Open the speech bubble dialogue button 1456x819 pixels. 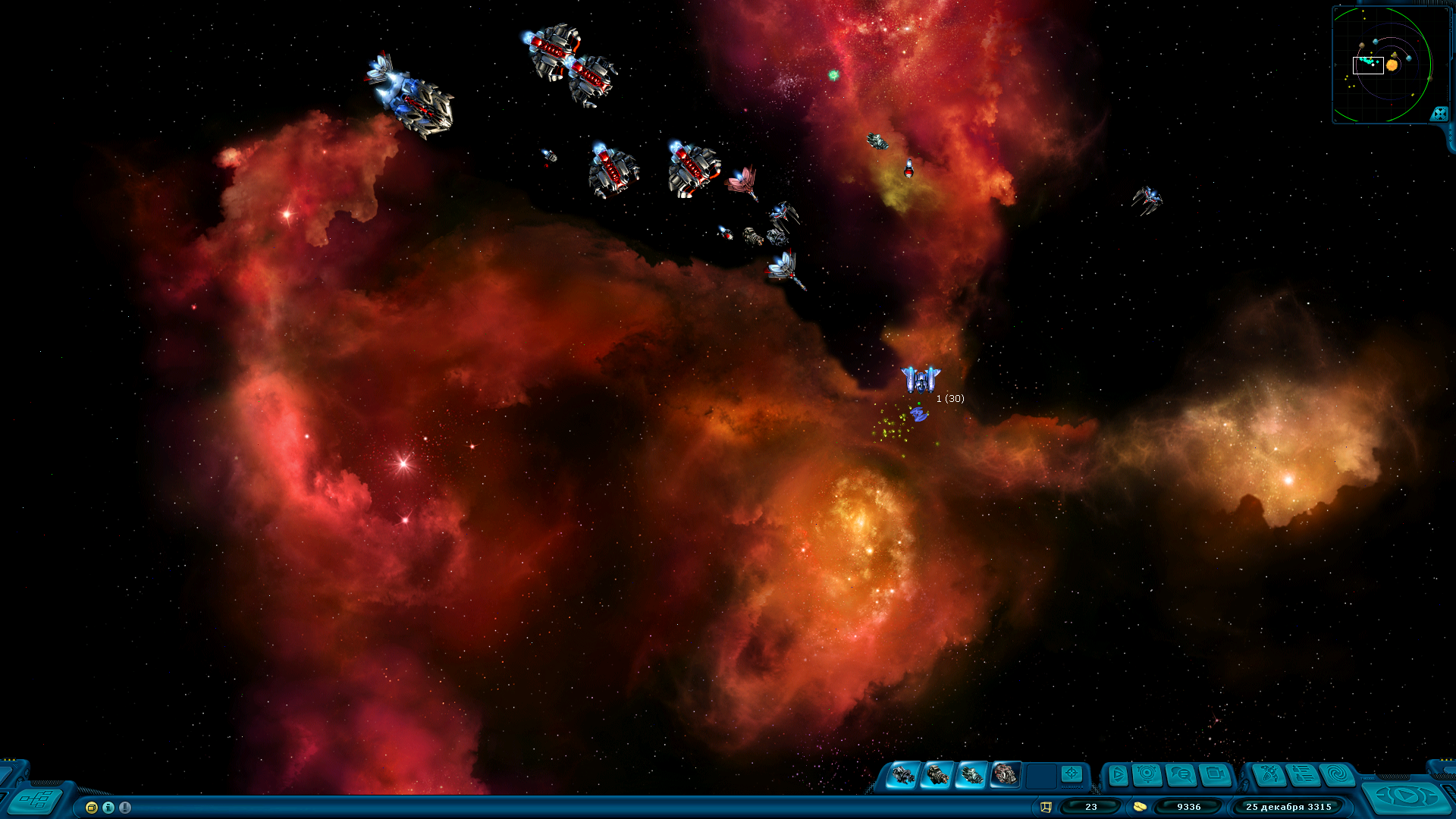[x=1181, y=775]
